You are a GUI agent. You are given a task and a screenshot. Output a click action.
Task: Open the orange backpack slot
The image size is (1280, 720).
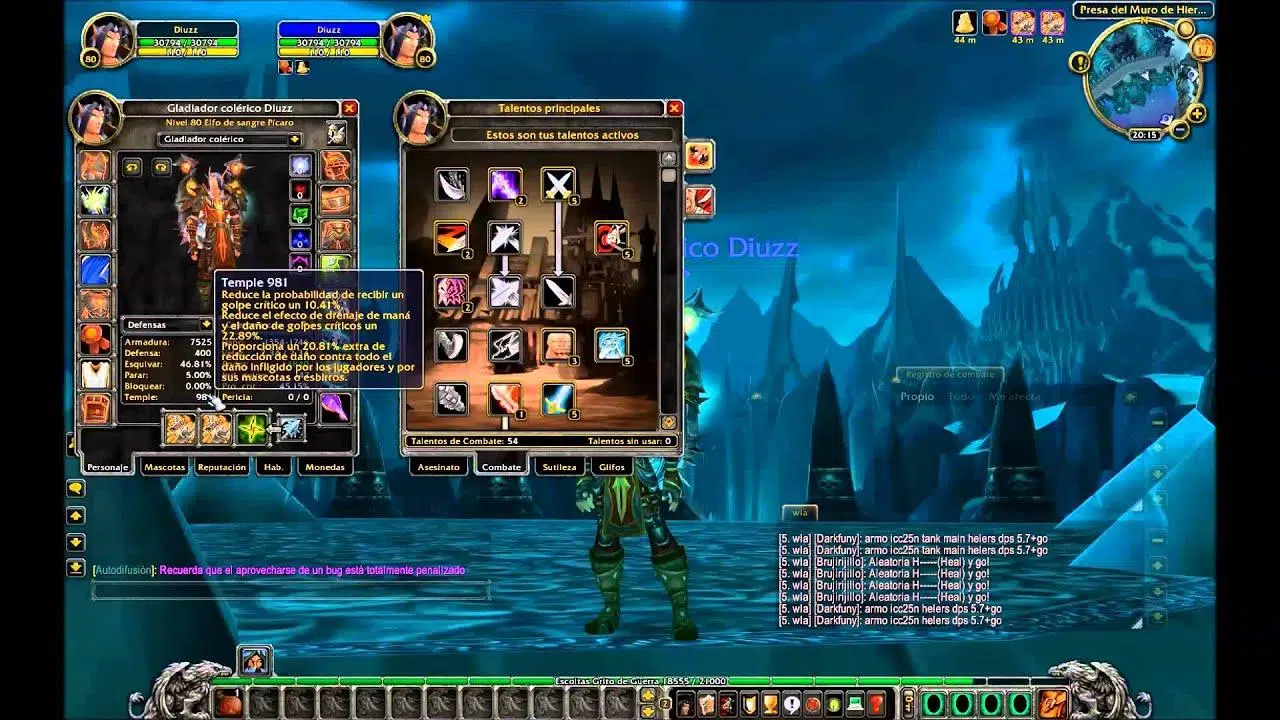[x=1052, y=703]
